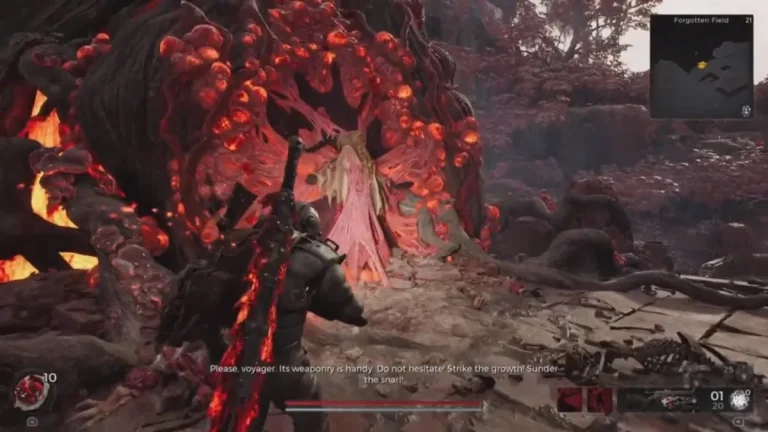
Task: Select the equipped long gun weapon slot
Action: pyautogui.click(x=658, y=400)
